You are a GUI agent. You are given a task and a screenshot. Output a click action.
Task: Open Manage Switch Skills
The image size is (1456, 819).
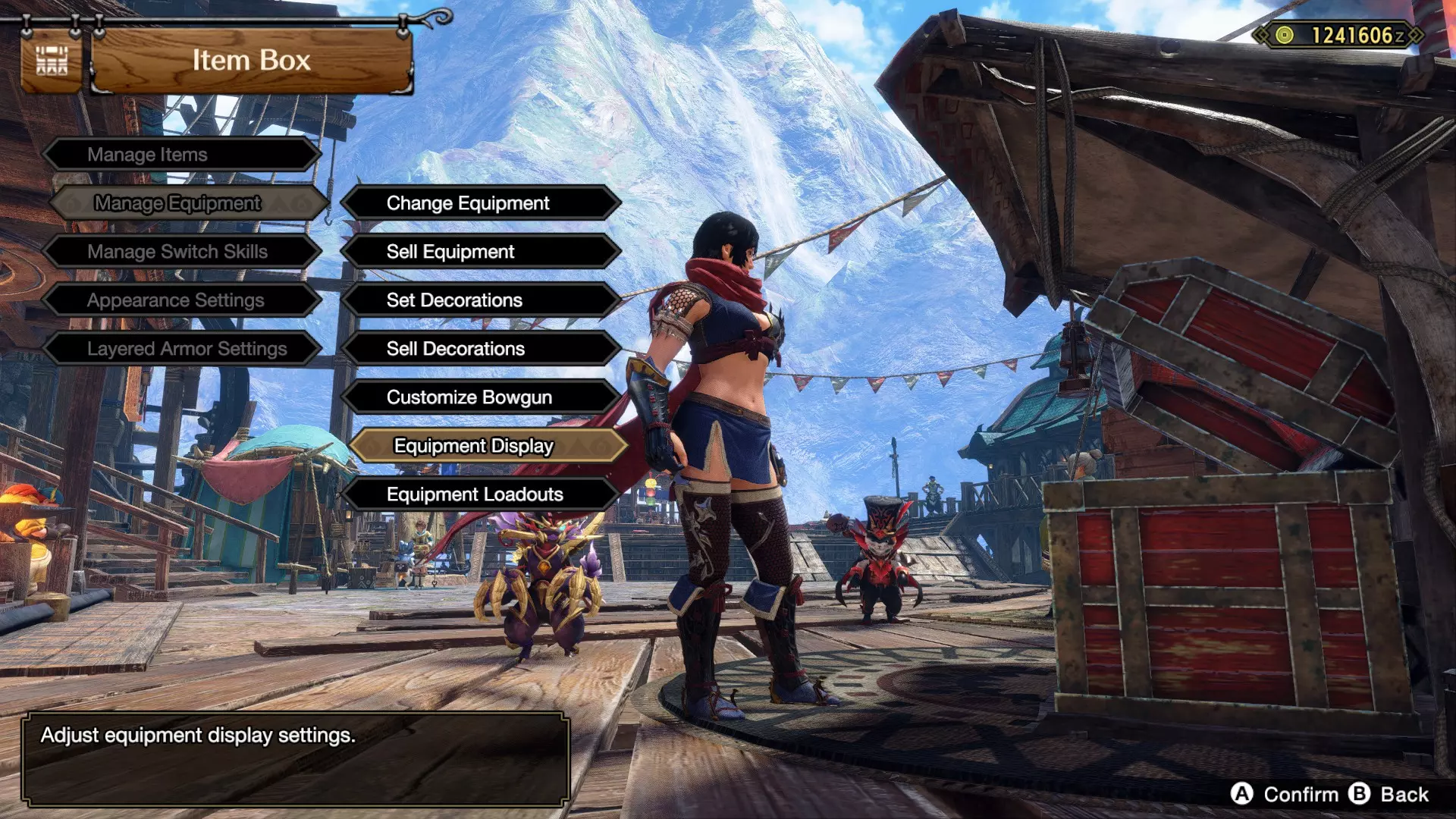tap(180, 252)
